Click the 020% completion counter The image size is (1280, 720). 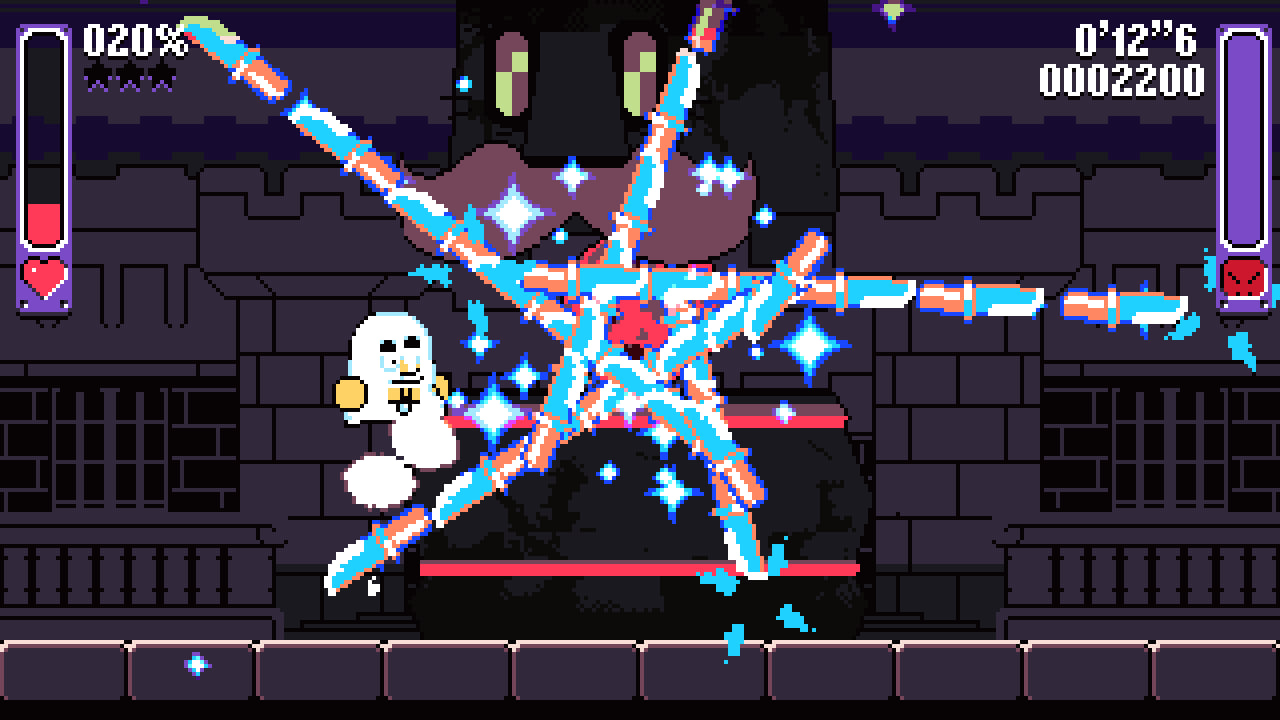tap(130, 40)
